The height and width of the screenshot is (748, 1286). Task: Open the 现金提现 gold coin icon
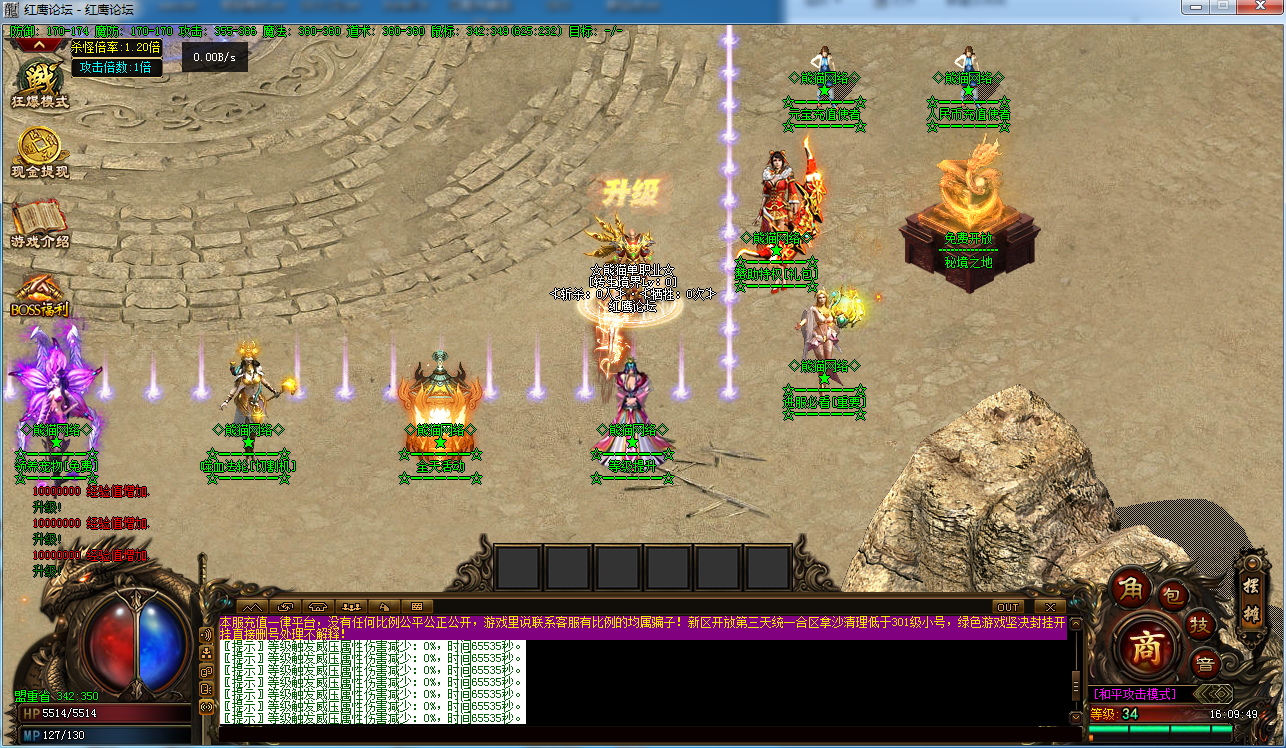[39, 153]
